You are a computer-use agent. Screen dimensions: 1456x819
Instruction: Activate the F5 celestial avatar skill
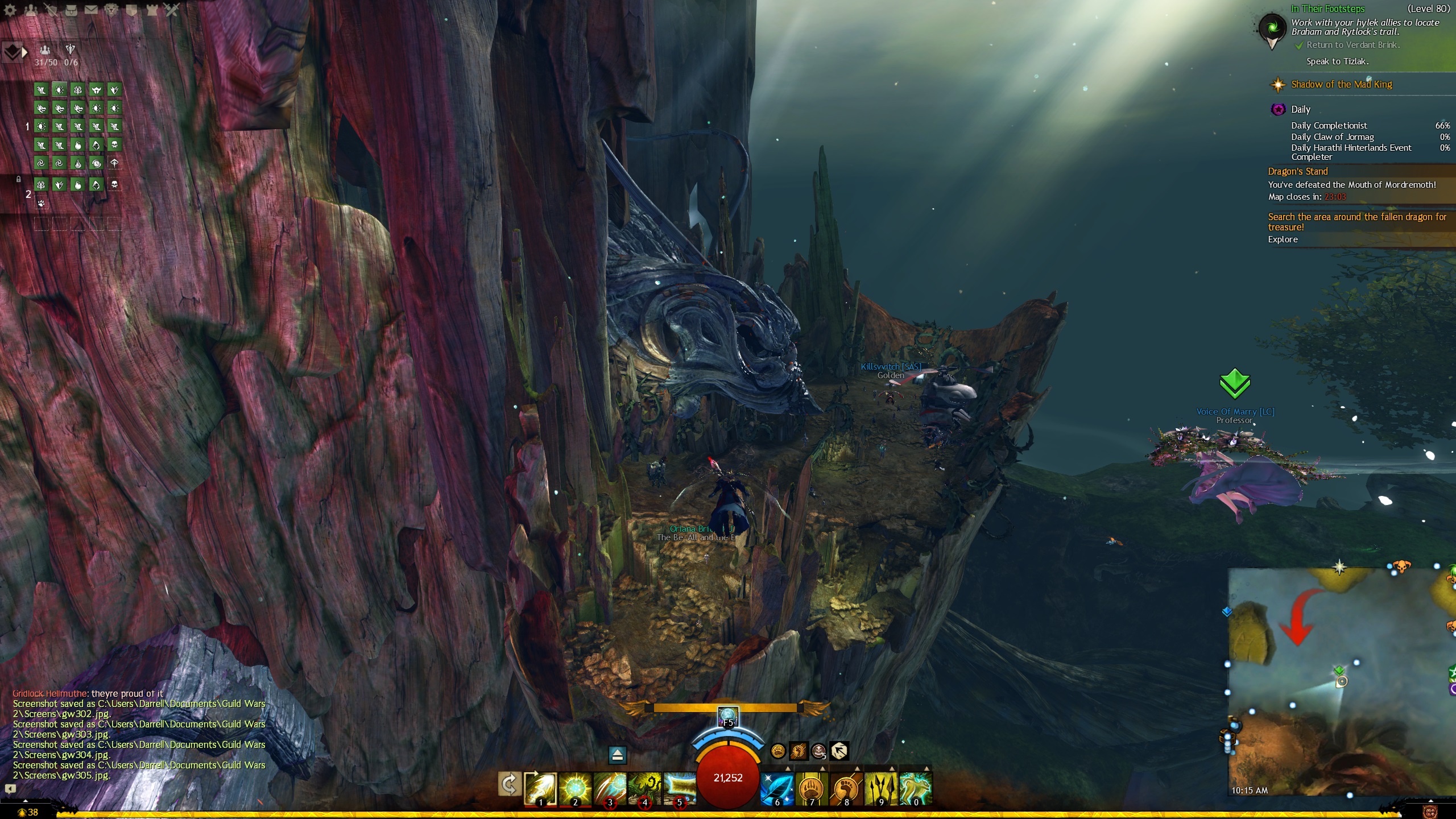(x=728, y=716)
